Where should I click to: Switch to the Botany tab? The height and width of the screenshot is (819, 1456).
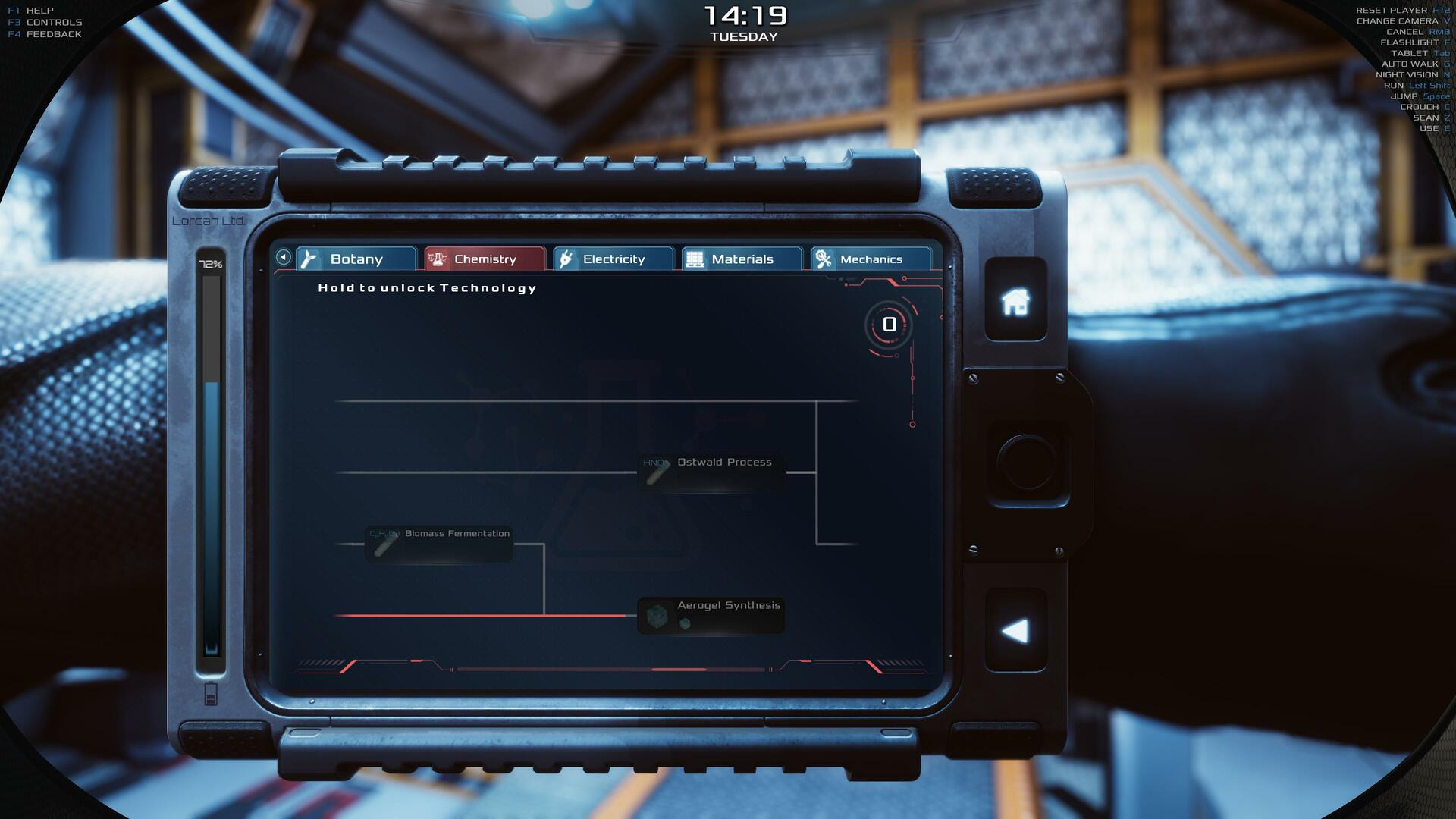point(356,259)
